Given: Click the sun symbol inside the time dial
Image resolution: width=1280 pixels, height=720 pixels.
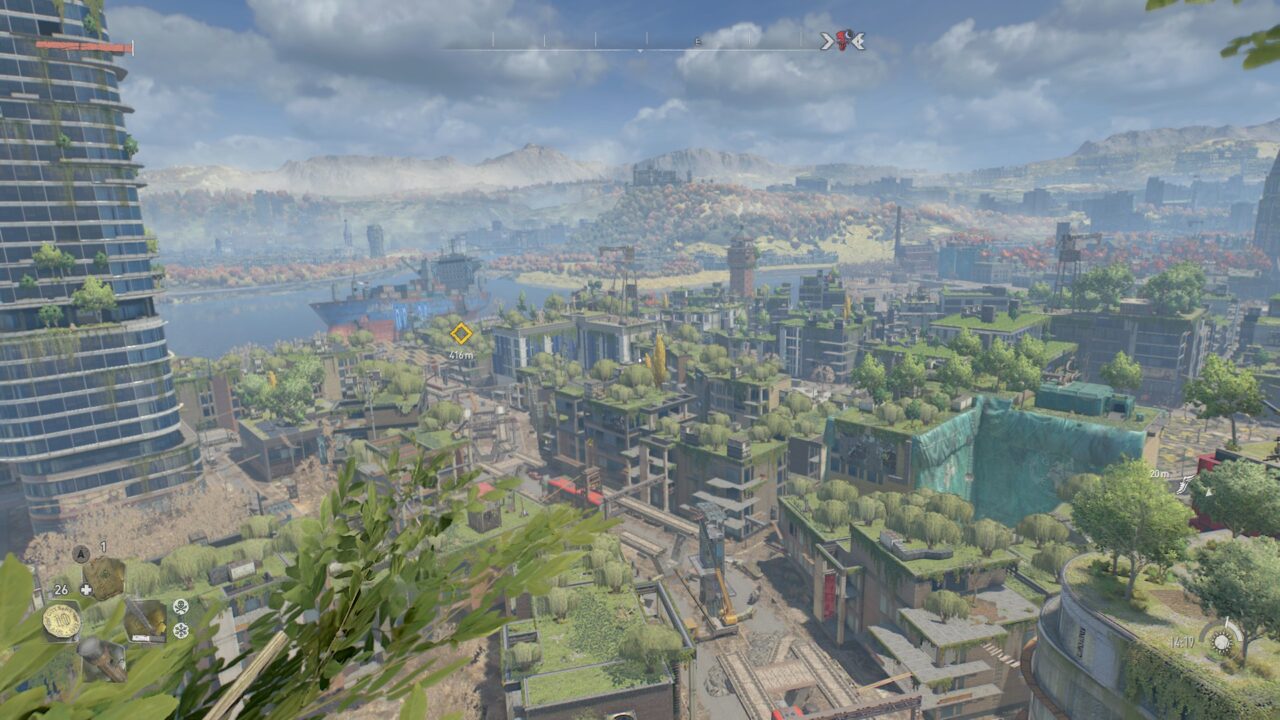Looking at the screenshot, I should coord(1222,642).
